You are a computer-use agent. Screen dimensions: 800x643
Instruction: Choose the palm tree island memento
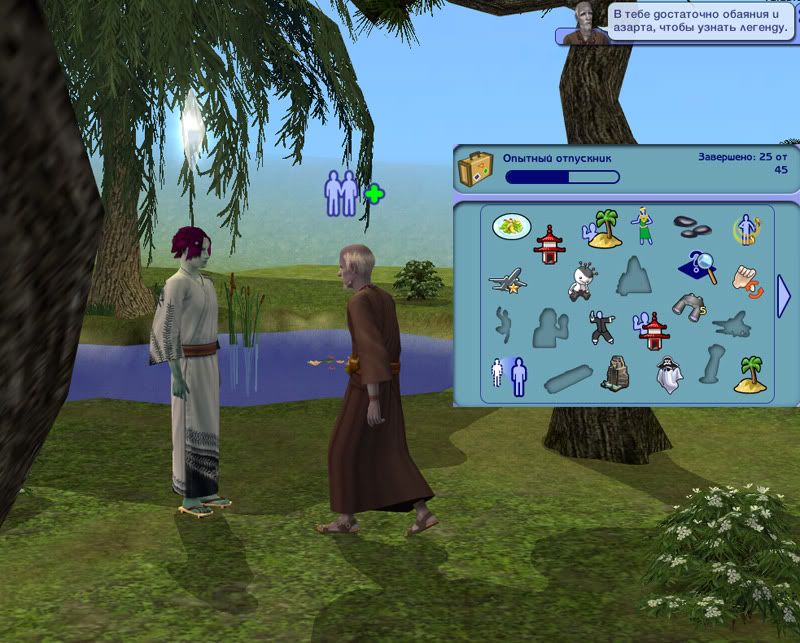coord(750,373)
